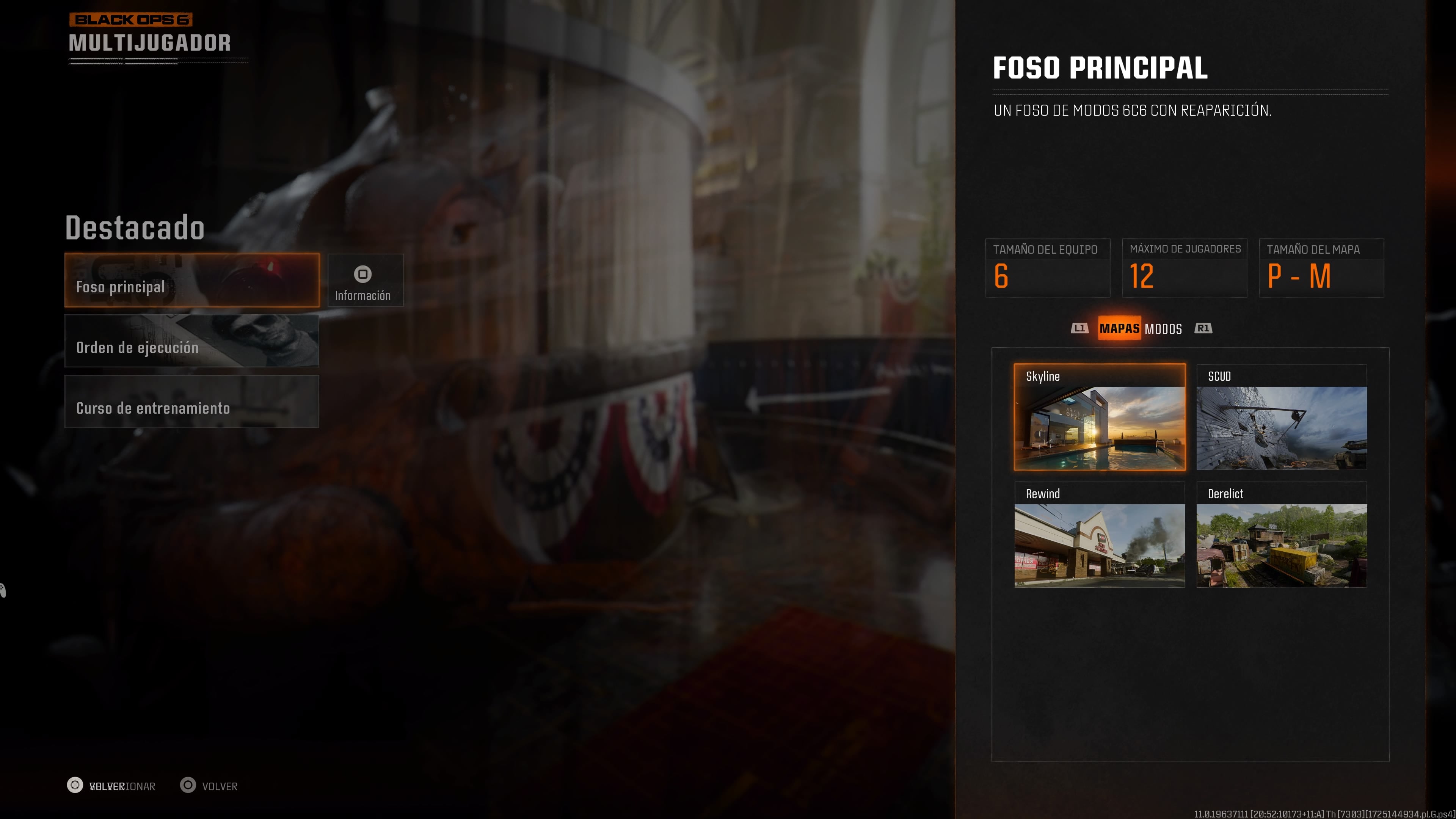The image size is (1456, 819).
Task: Select the Skyline map thumbnail
Action: coord(1099,417)
